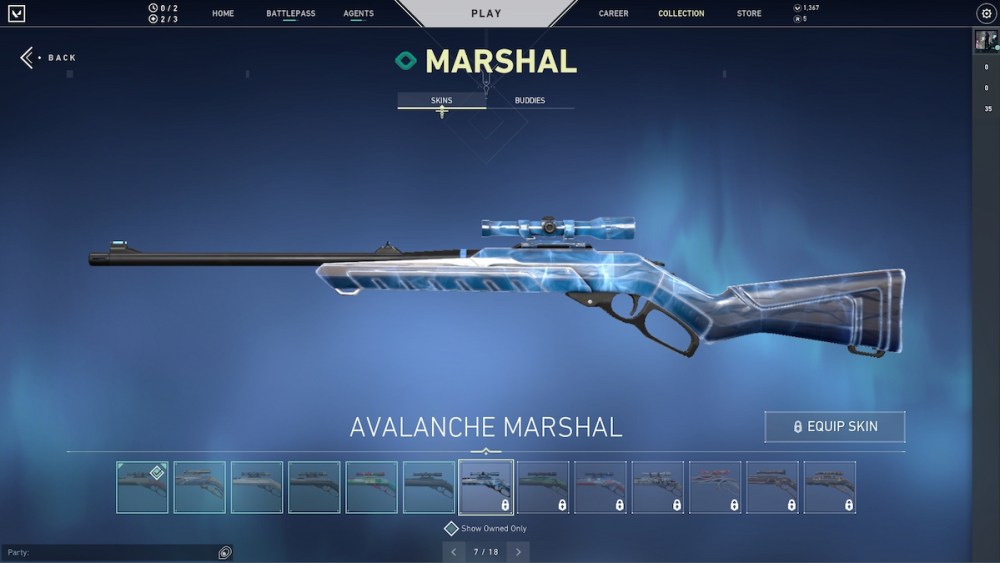Click the Valorant logo icon
1000x563 pixels.
pyautogui.click(x=16, y=14)
